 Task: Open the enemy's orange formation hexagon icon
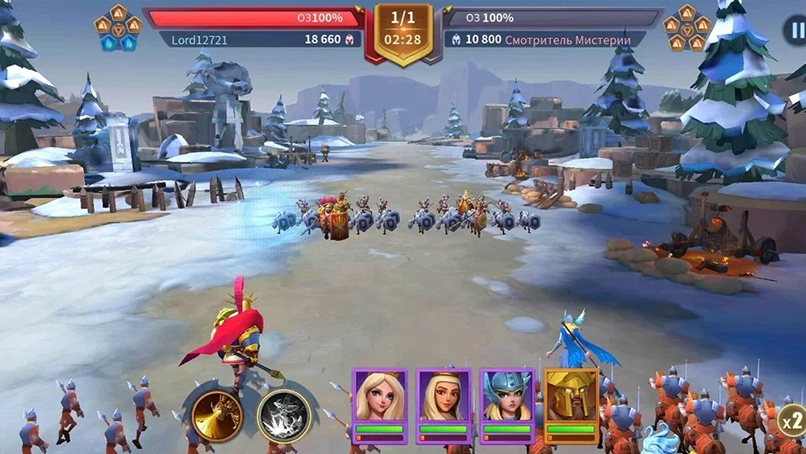[x=686, y=27]
